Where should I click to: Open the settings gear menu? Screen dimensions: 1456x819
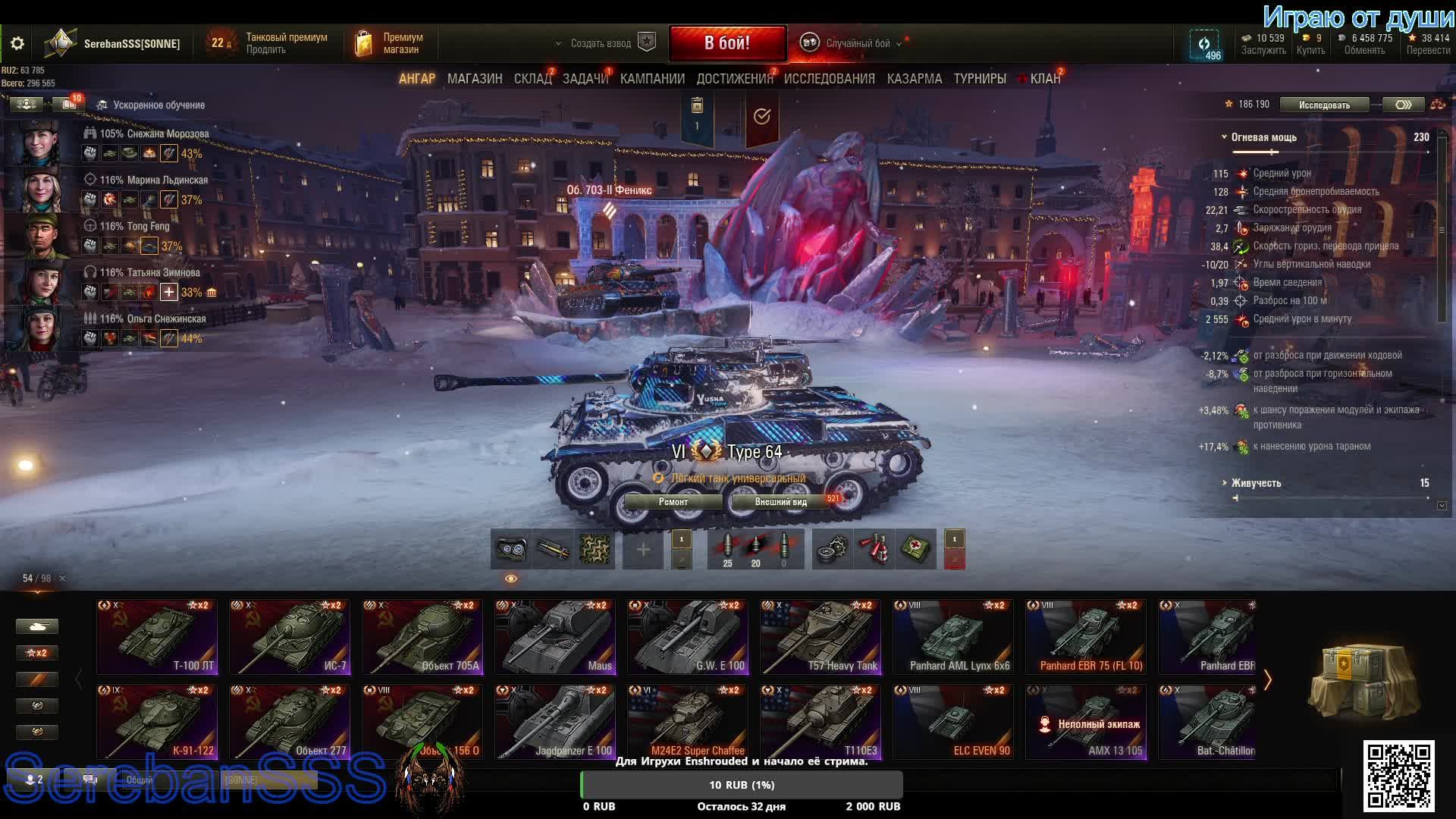[17, 43]
